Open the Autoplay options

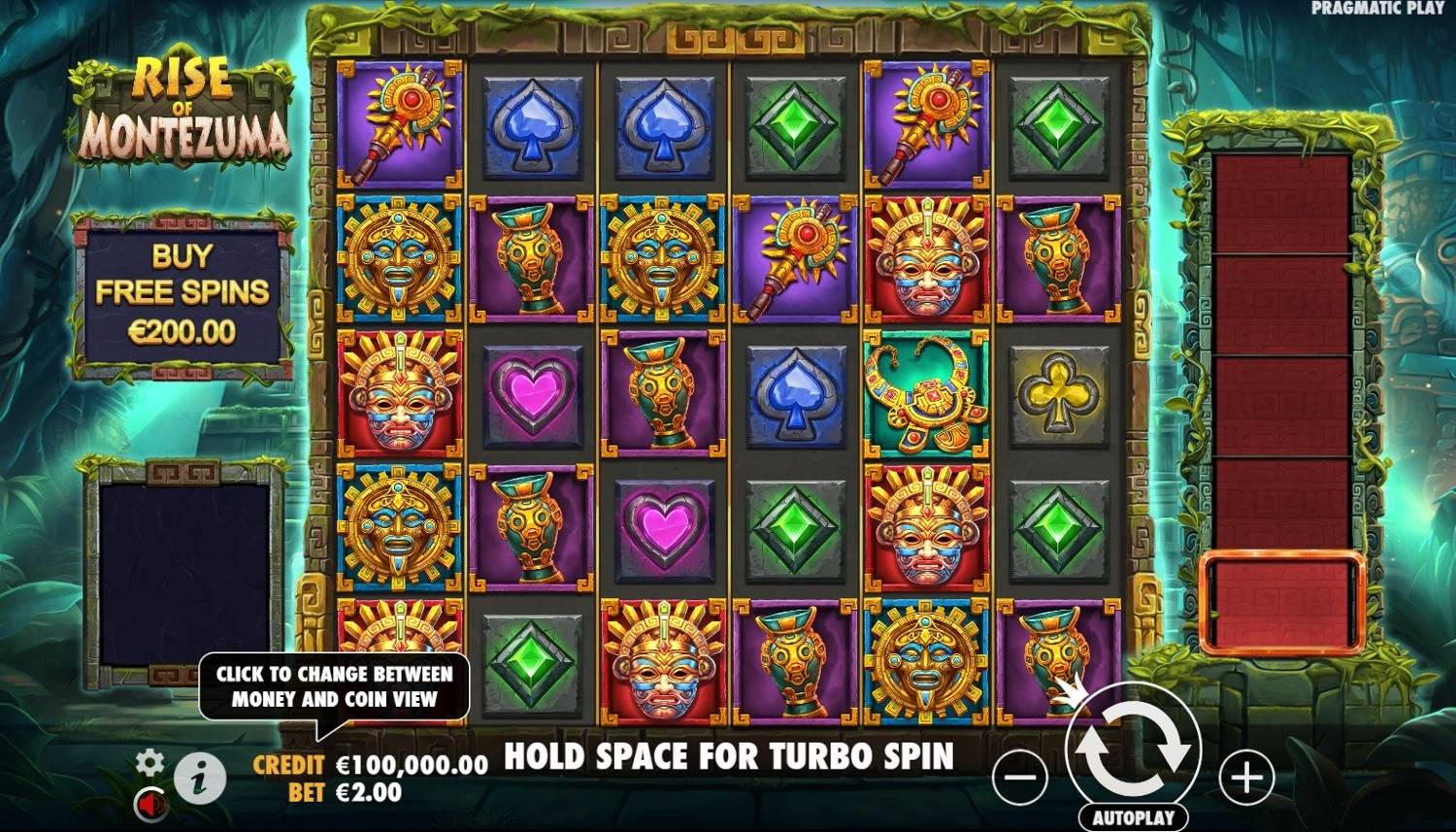(x=1133, y=817)
